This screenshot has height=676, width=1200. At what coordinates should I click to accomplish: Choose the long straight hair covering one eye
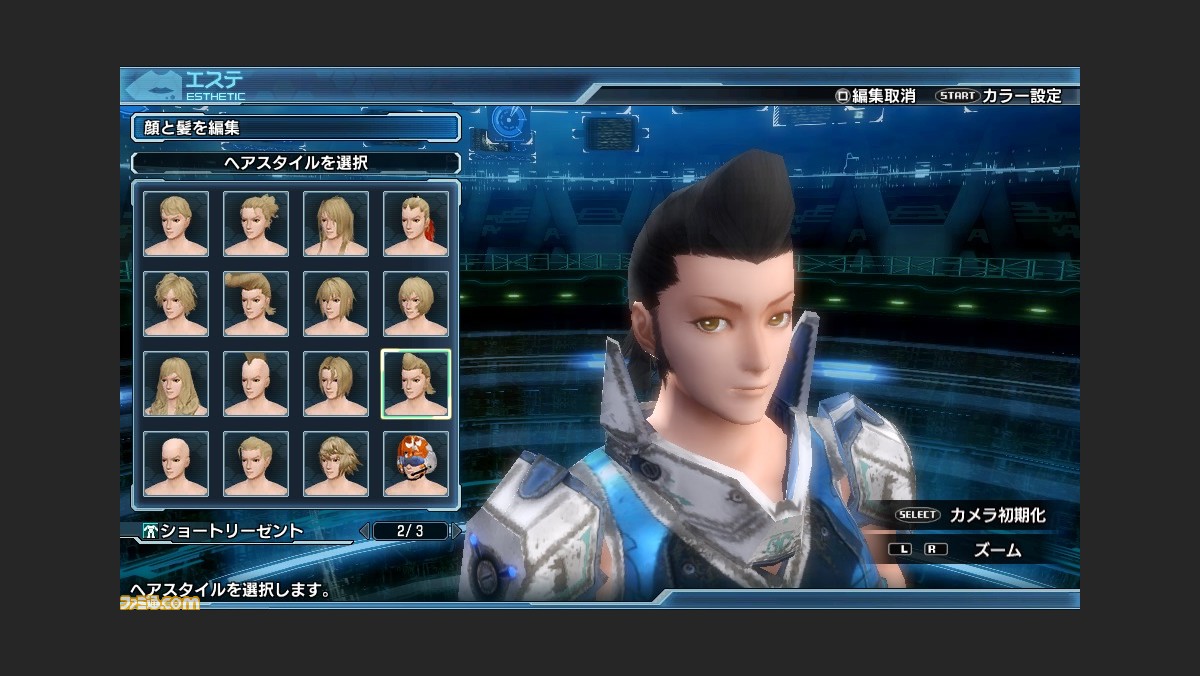pos(336,224)
